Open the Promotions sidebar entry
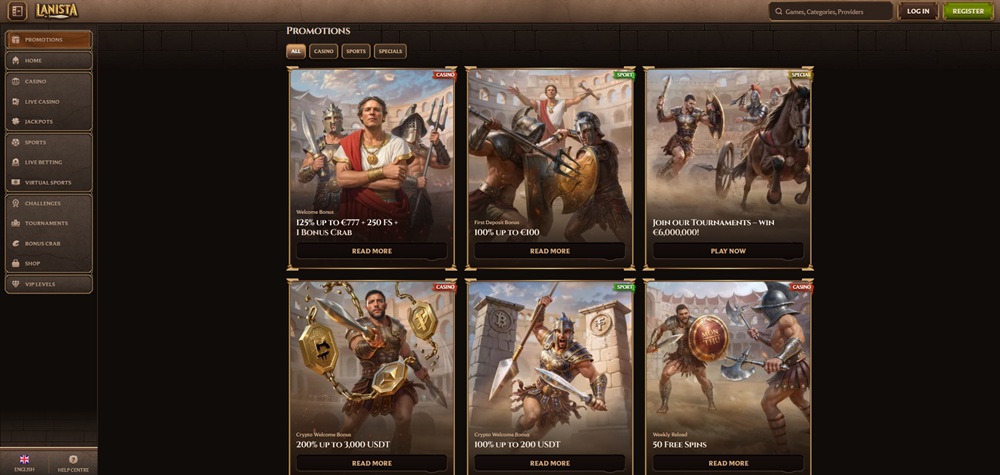 (x=48, y=40)
